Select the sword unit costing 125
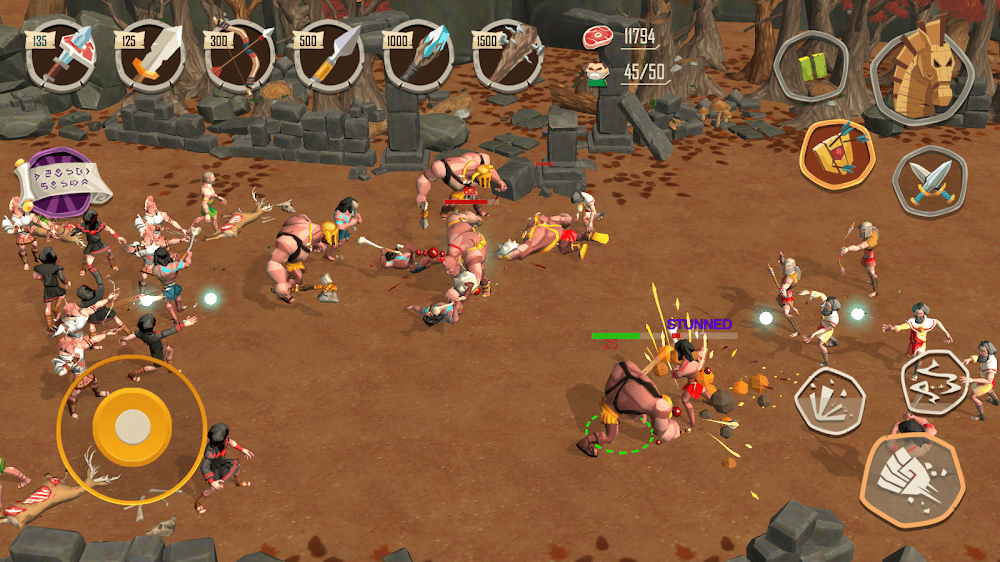Image resolution: width=1000 pixels, height=562 pixels. (151, 56)
